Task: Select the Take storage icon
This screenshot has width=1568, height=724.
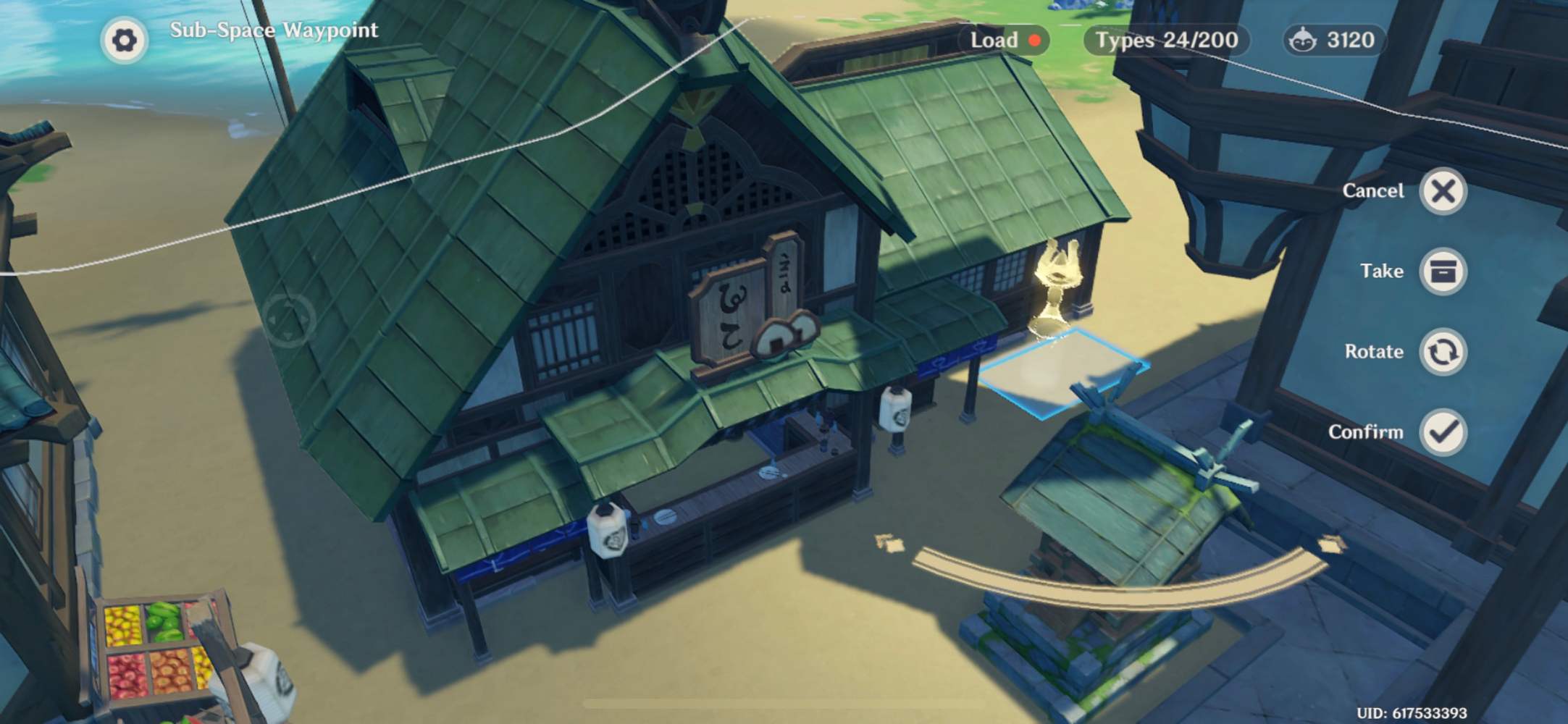Action: 1443,271
